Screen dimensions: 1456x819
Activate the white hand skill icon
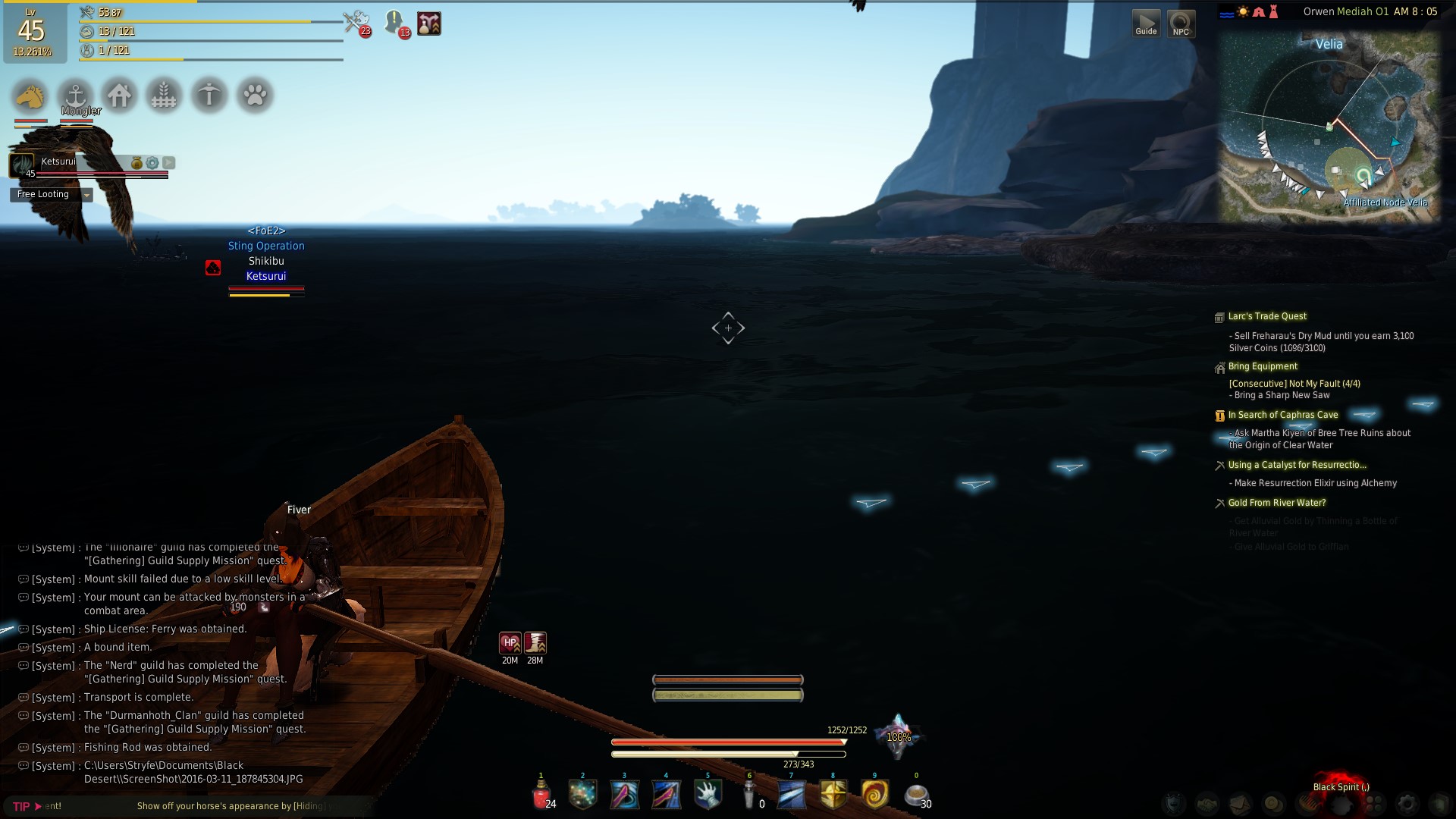click(708, 795)
